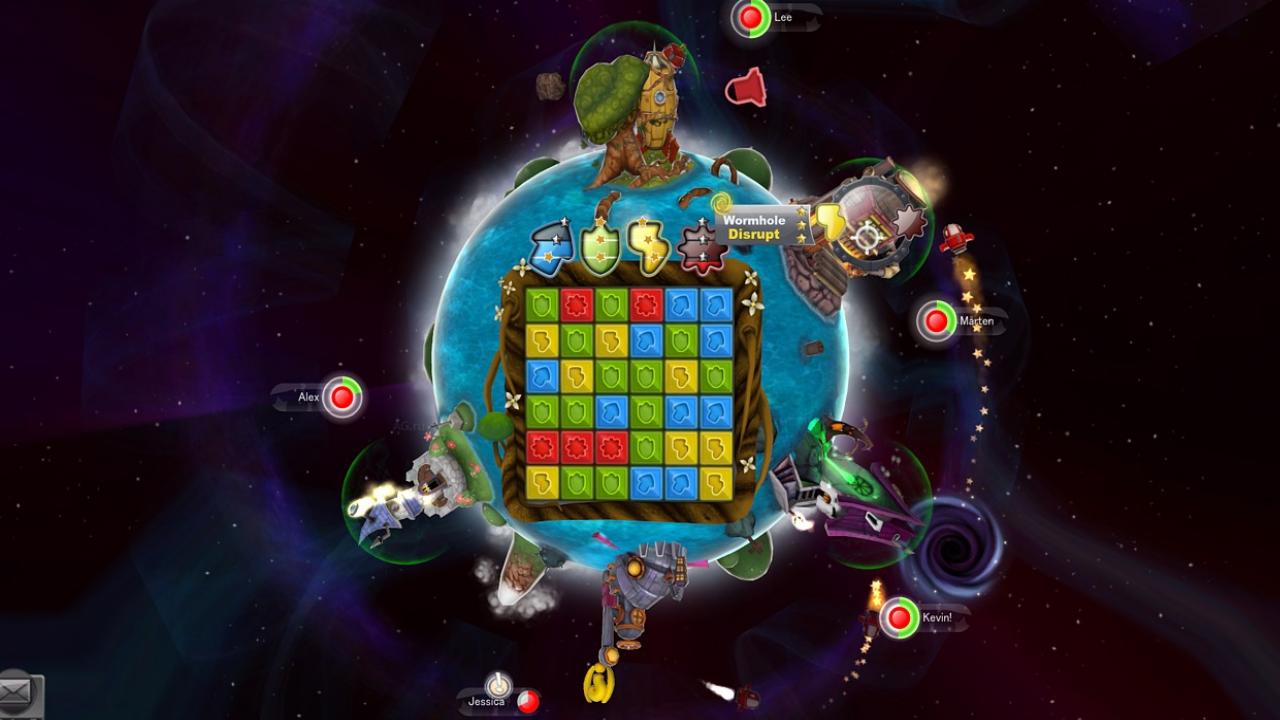1280x720 pixels.
Task: Expand Jessica's collapsed player panel
Action: click(x=488, y=700)
